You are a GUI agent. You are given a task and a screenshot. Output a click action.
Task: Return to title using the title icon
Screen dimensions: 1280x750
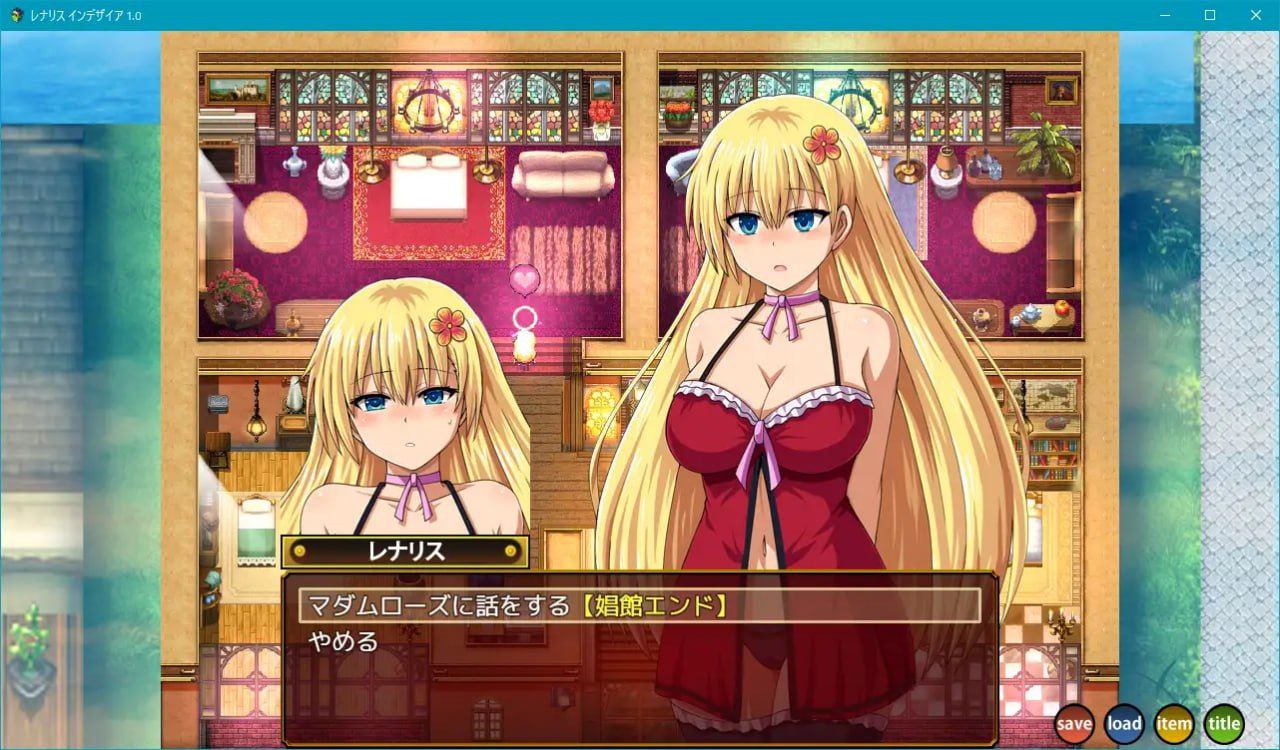coord(1223,723)
